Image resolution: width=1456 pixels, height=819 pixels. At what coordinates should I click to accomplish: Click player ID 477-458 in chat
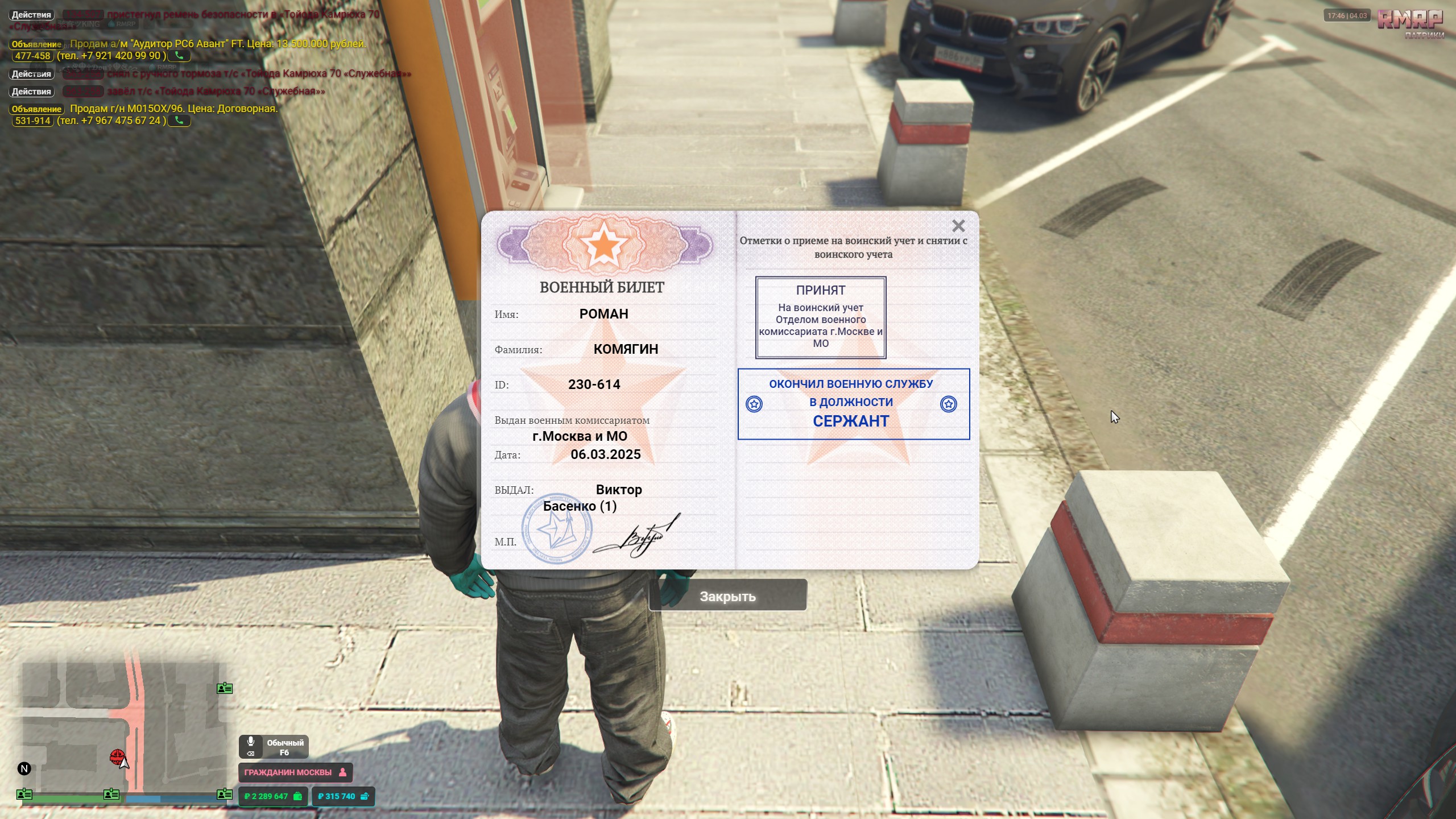tap(33, 56)
